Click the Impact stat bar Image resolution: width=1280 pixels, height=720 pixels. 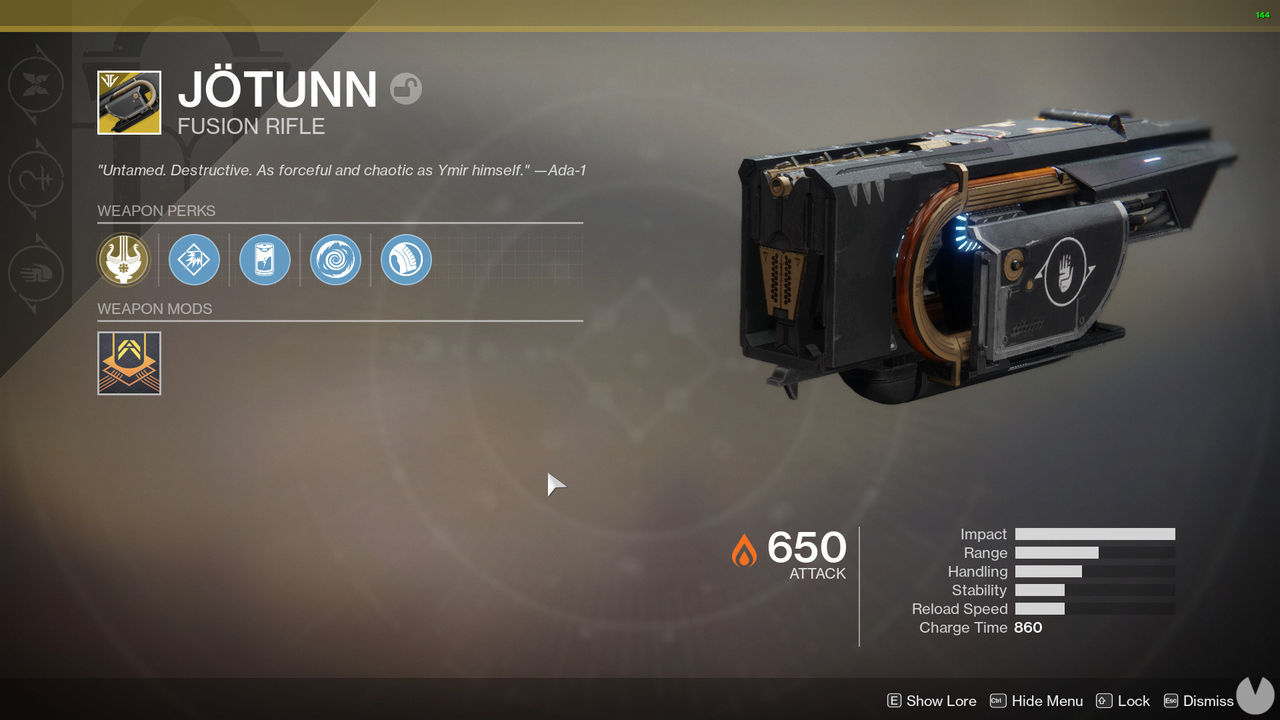(1094, 533)
